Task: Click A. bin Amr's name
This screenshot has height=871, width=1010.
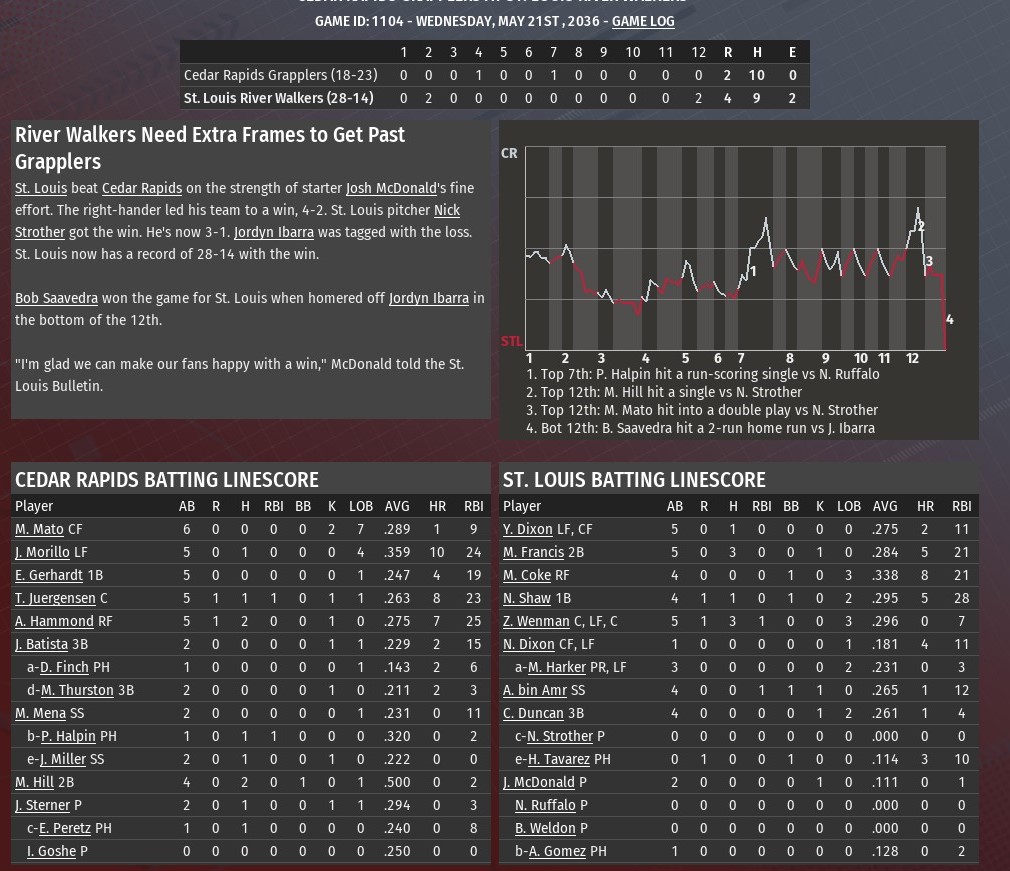Action: [x=535, y=690]
